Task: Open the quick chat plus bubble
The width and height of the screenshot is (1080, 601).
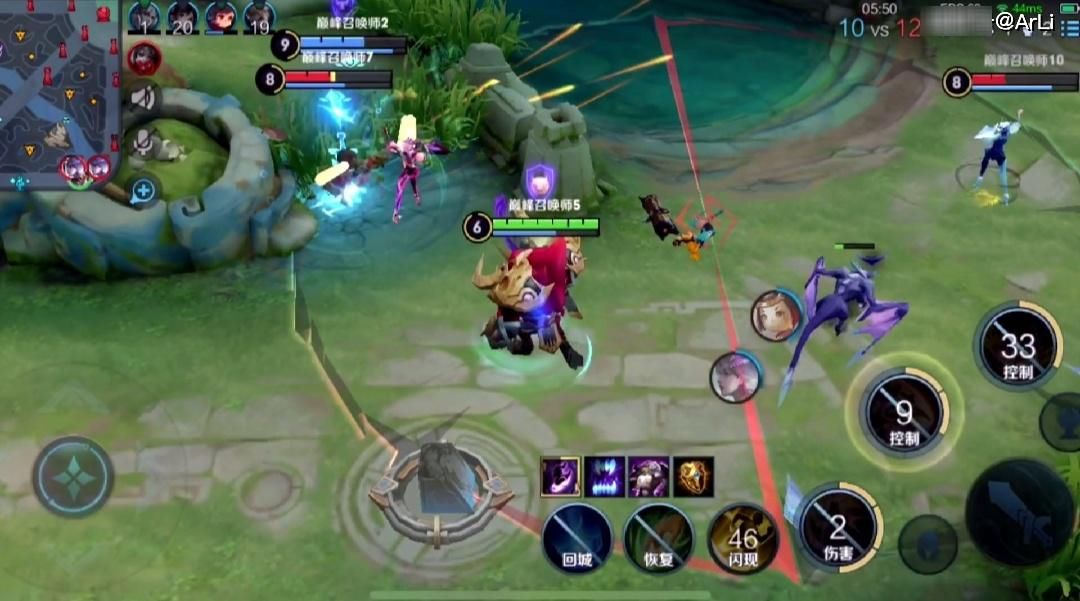Action: click(x=144, y=189)
